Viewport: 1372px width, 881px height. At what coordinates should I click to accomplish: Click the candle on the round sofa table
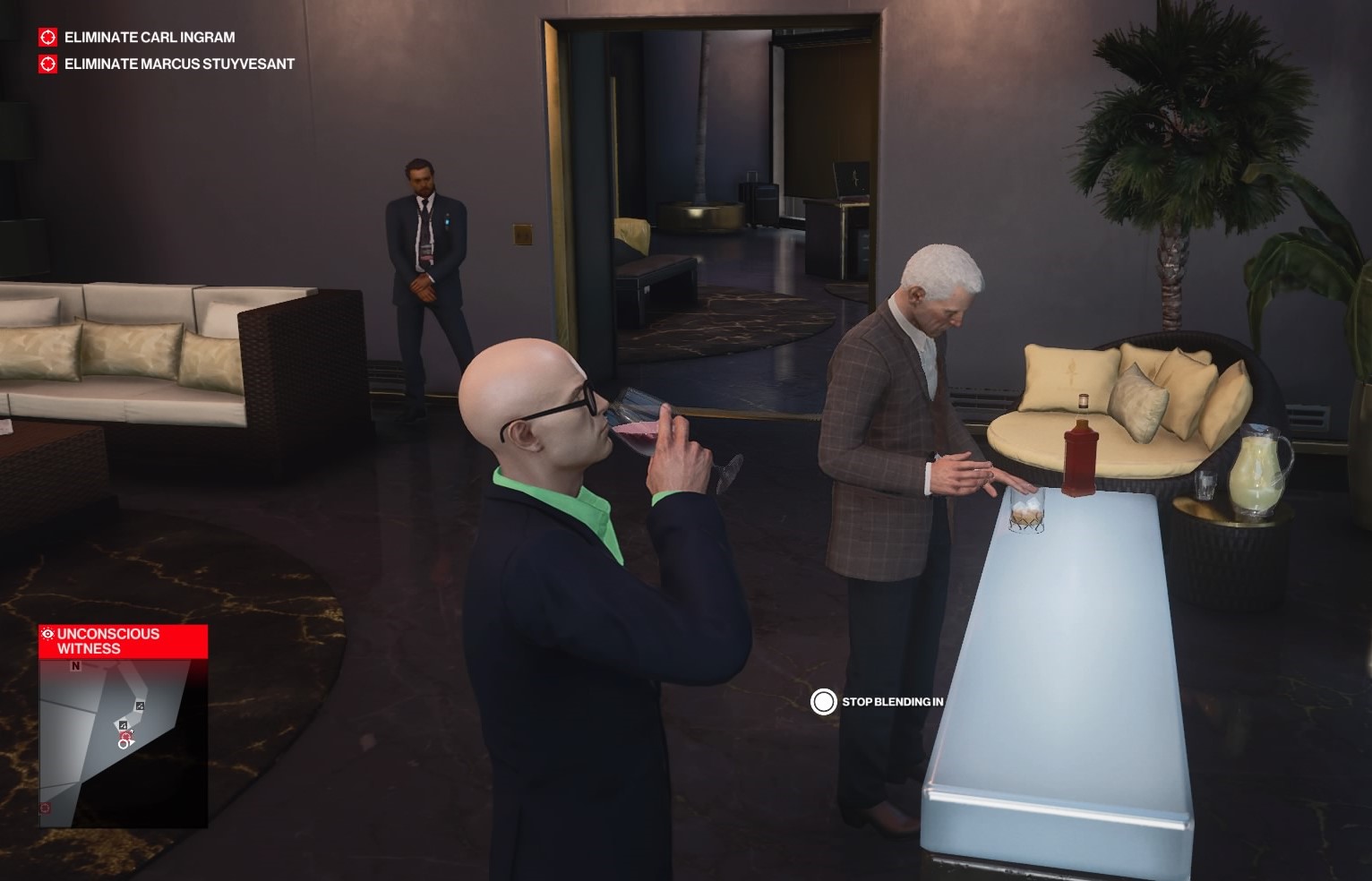[1082, 403]
